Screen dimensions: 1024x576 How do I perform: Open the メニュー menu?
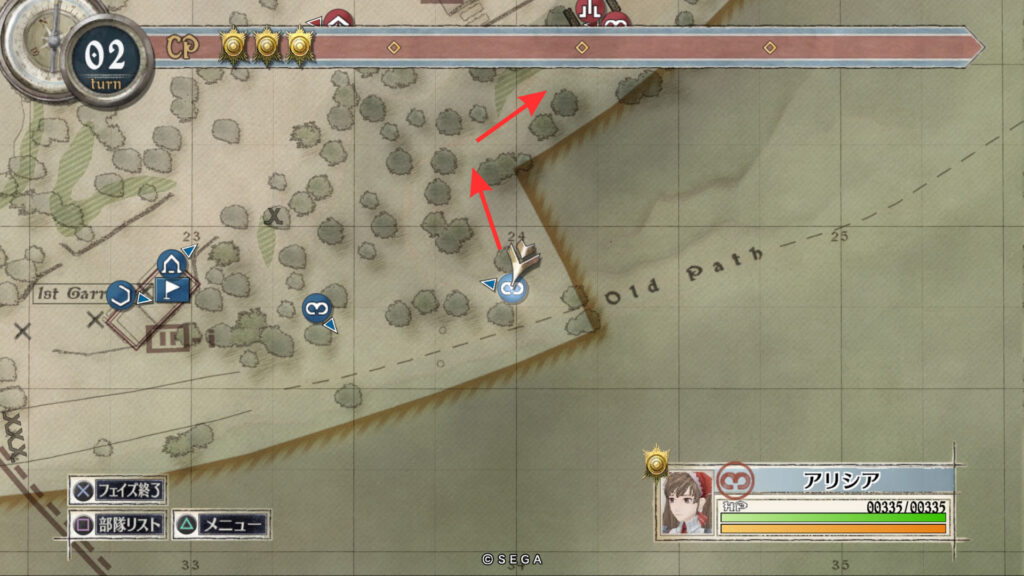coord(221,524)
